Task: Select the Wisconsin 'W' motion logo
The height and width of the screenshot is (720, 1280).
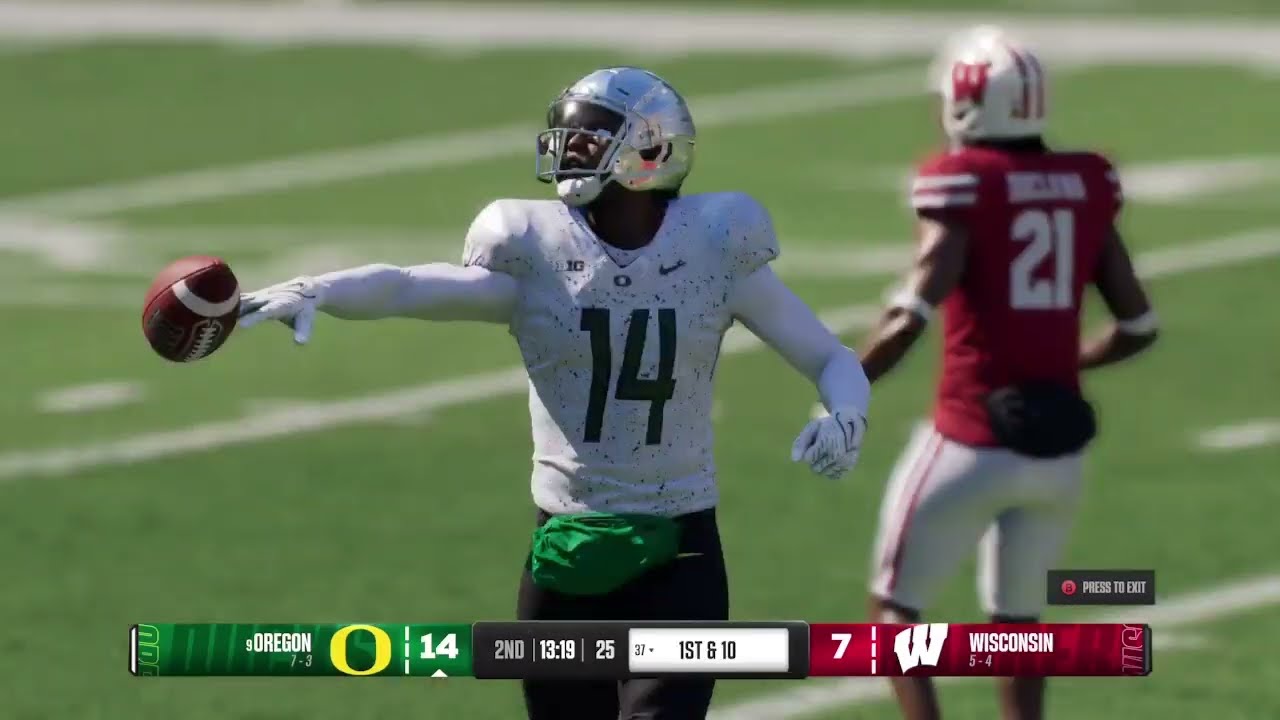Action: pyautogui.click(x=921, y=646)
